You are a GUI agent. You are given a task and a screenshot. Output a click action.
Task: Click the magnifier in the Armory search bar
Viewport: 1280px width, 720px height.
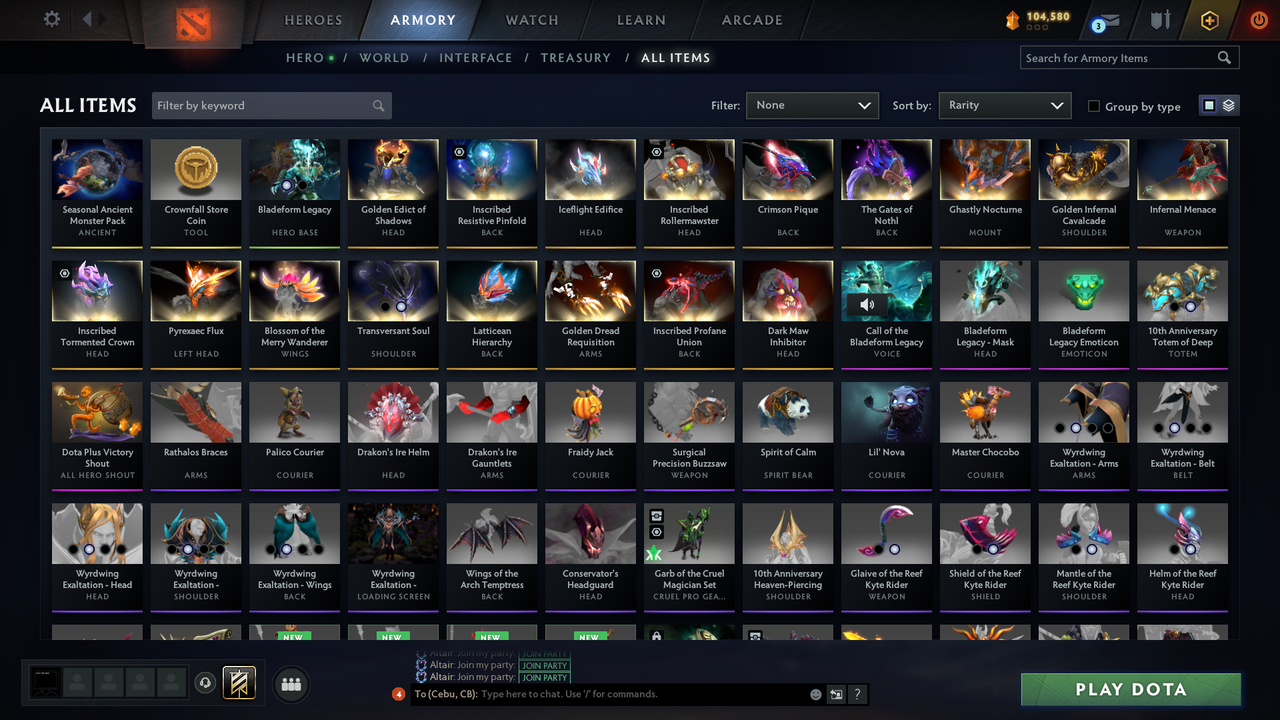coord(1224,57)
